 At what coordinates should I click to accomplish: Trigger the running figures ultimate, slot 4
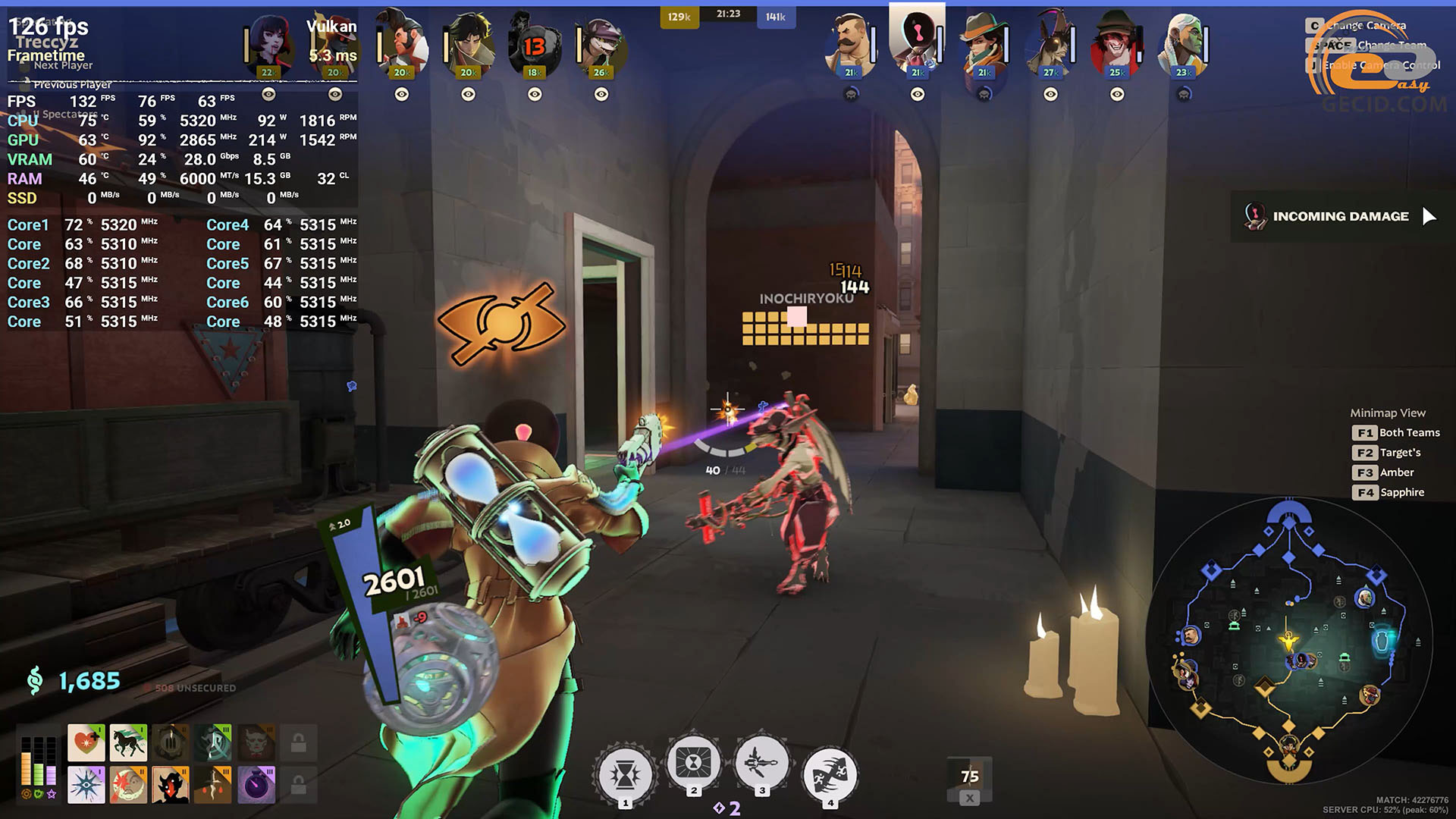click(x=830, y=775)
